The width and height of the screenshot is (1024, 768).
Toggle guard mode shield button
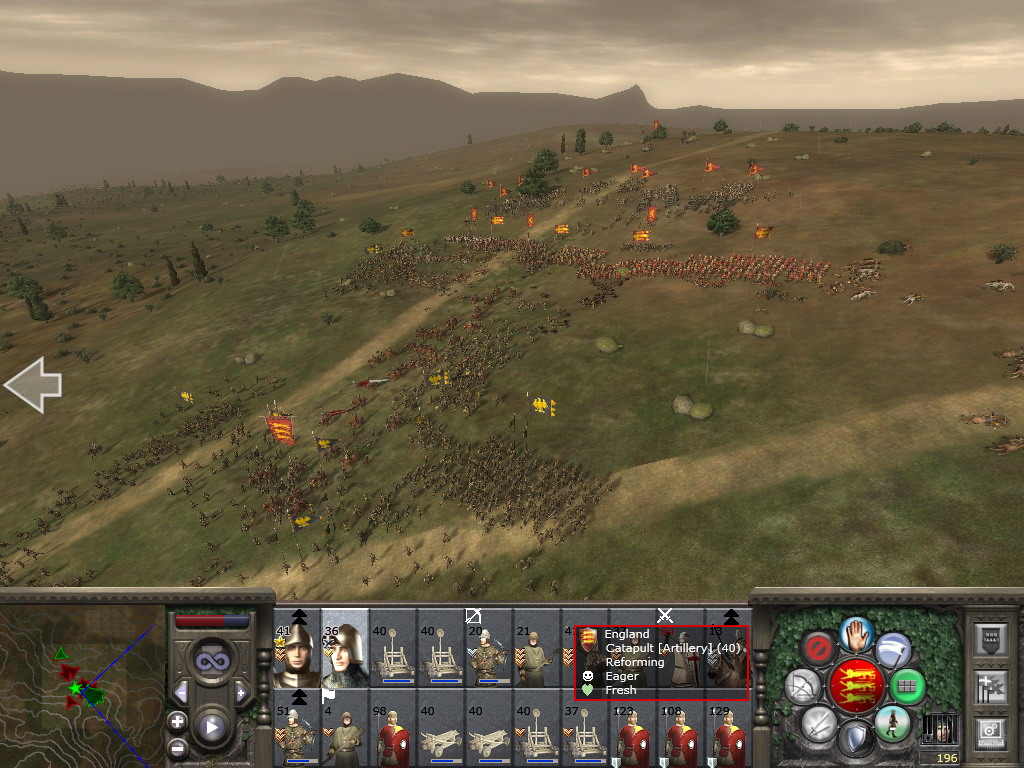click(x=855, y=739)
